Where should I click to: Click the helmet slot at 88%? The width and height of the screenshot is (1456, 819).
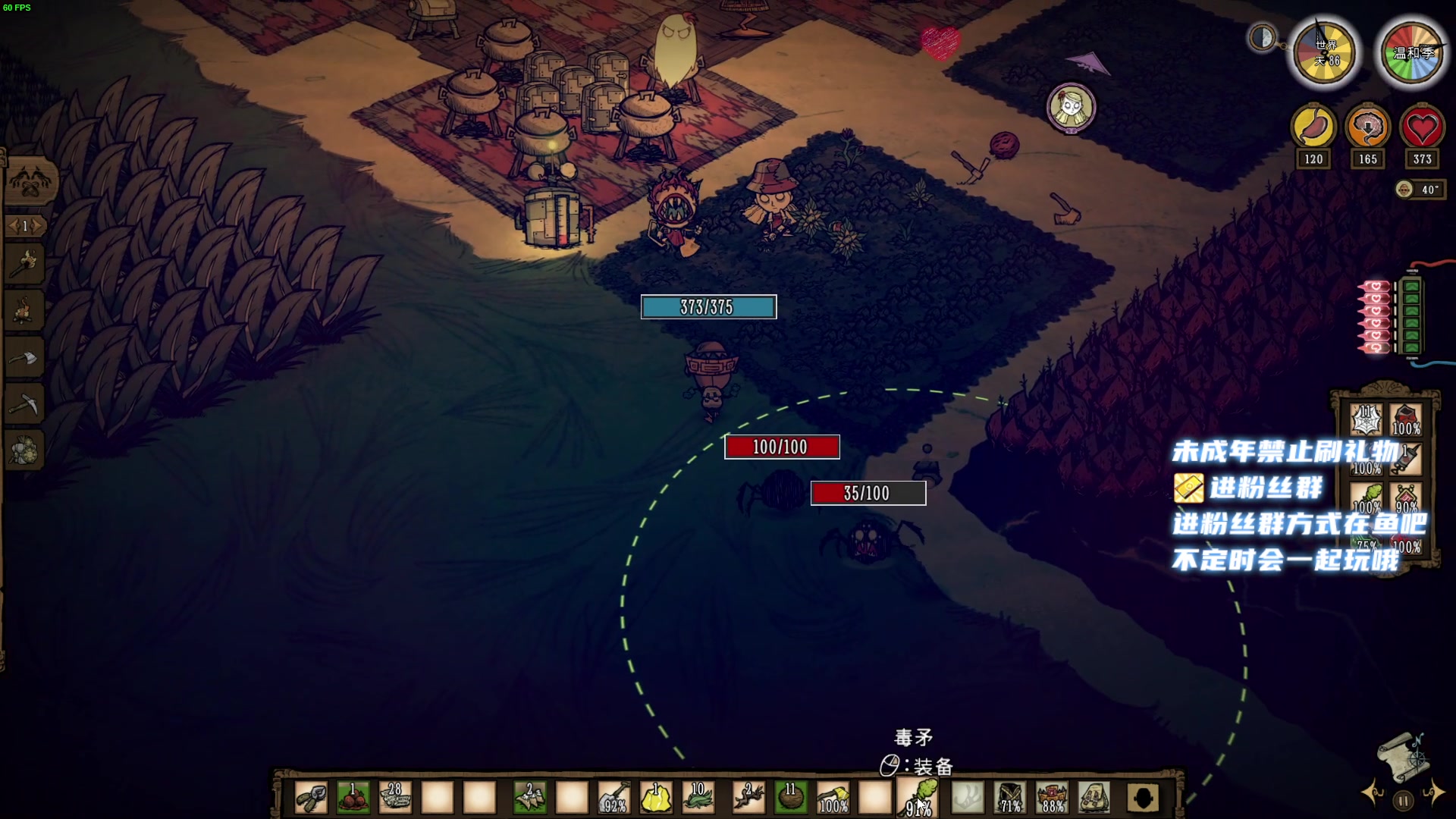pyautogui.click(x=1052, y=798)
